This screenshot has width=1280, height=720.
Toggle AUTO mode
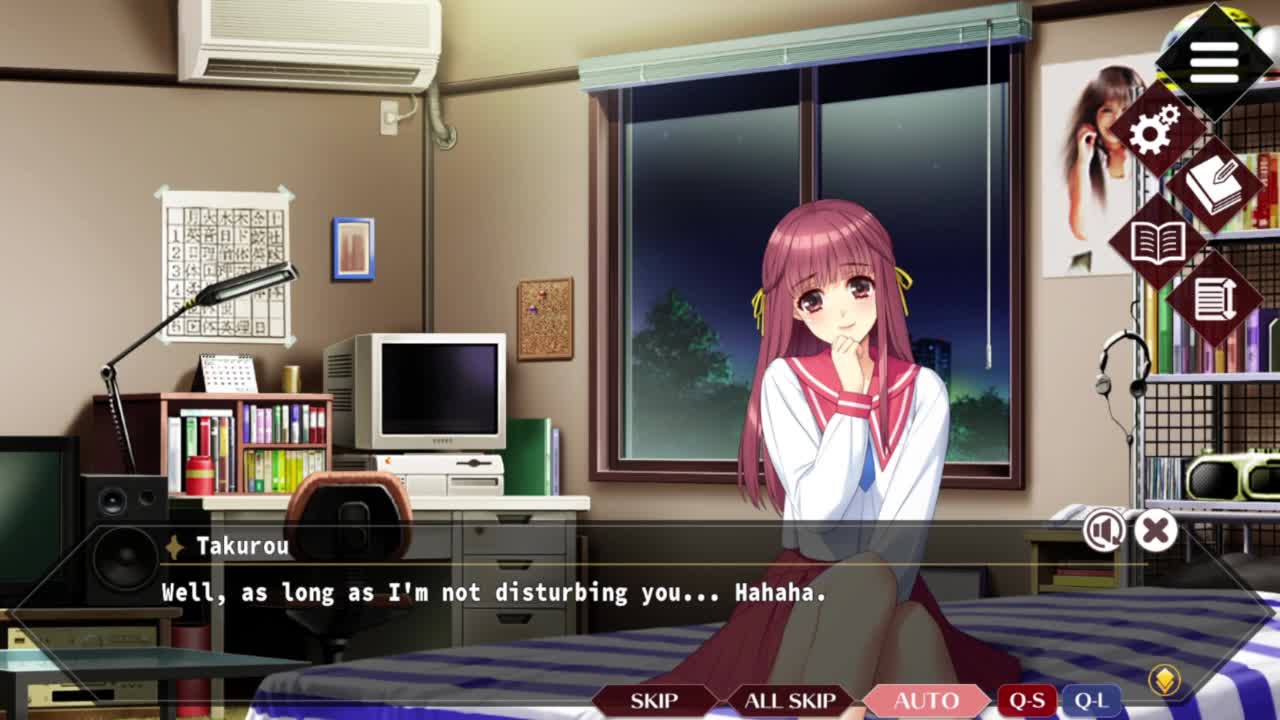click(926, 700)
